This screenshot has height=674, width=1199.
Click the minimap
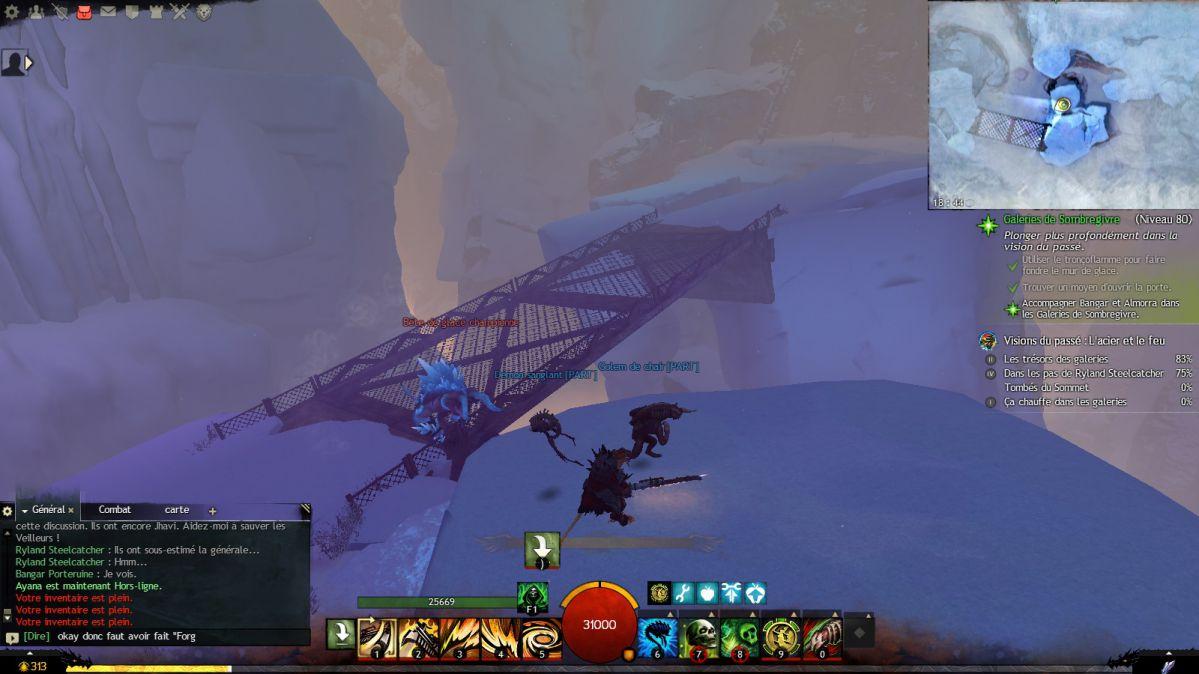pos(1063,104)
